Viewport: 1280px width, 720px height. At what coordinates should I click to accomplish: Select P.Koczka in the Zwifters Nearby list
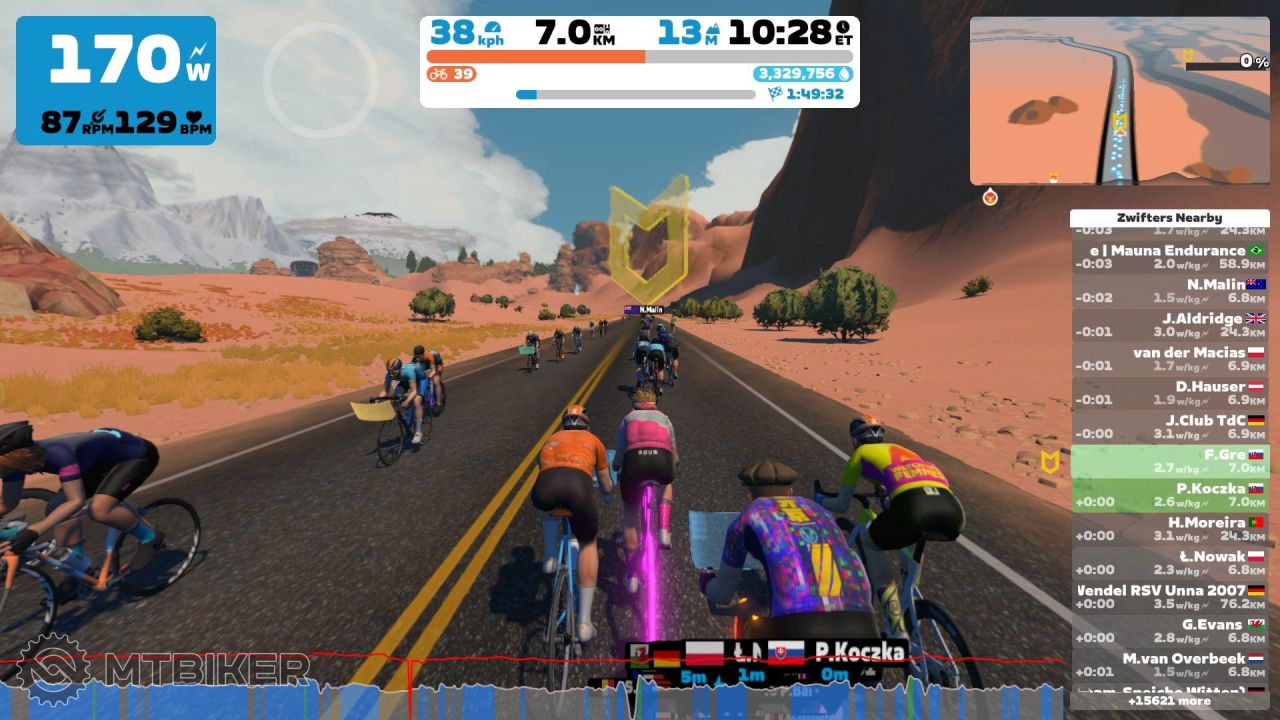(1169, 495)
